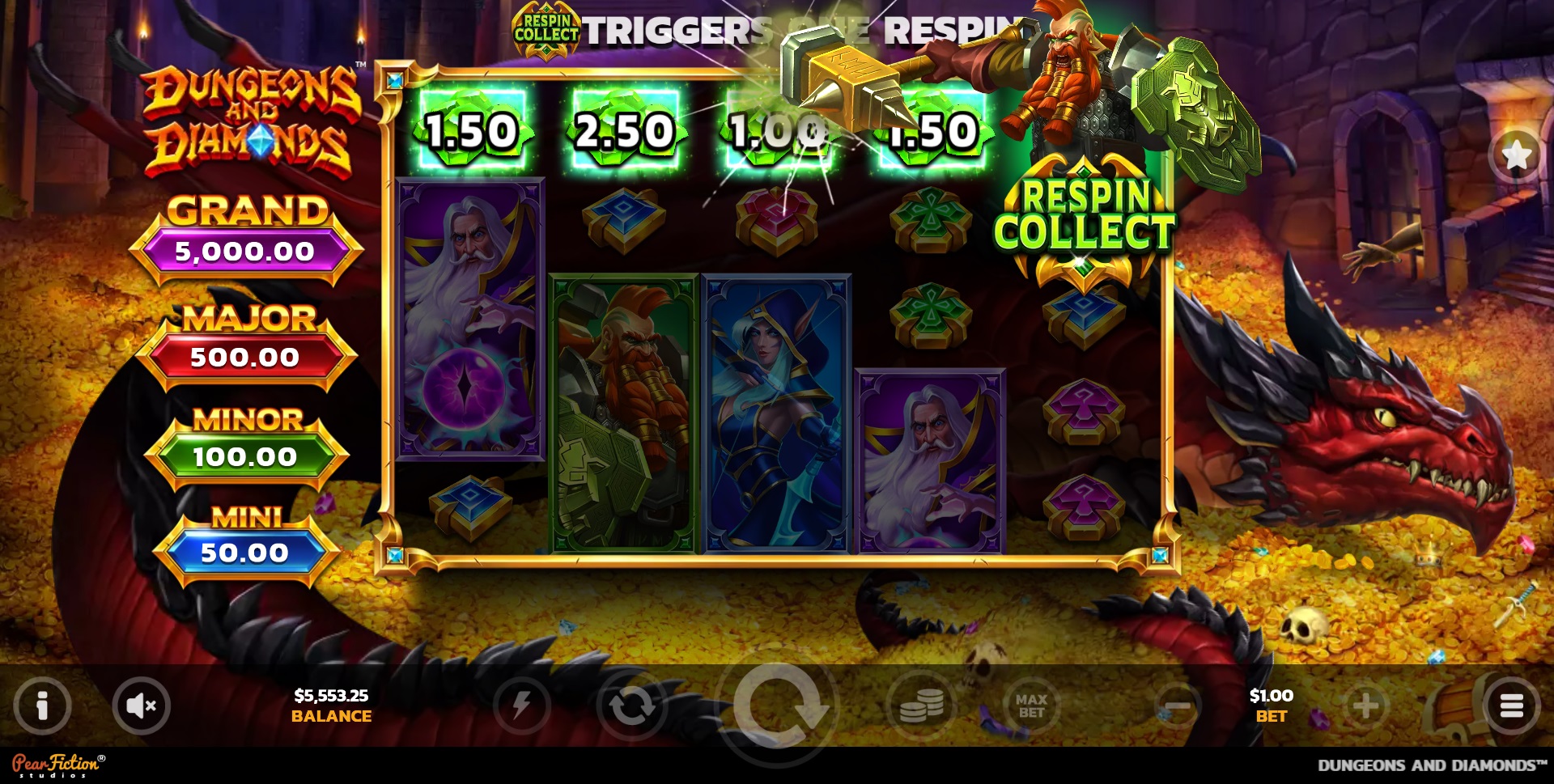Click the $1.00 BET amount display

pyautogui.click(x=1272, y=706)
